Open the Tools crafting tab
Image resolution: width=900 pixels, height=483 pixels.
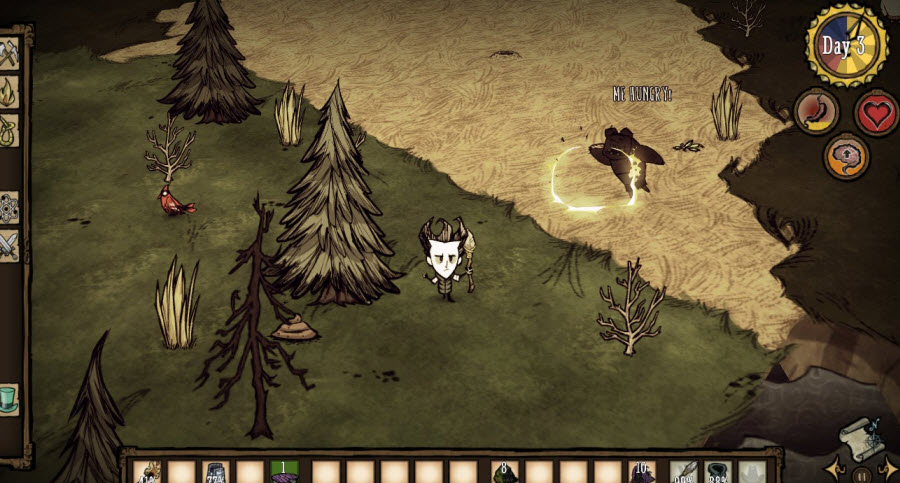(x=9, y=54)
